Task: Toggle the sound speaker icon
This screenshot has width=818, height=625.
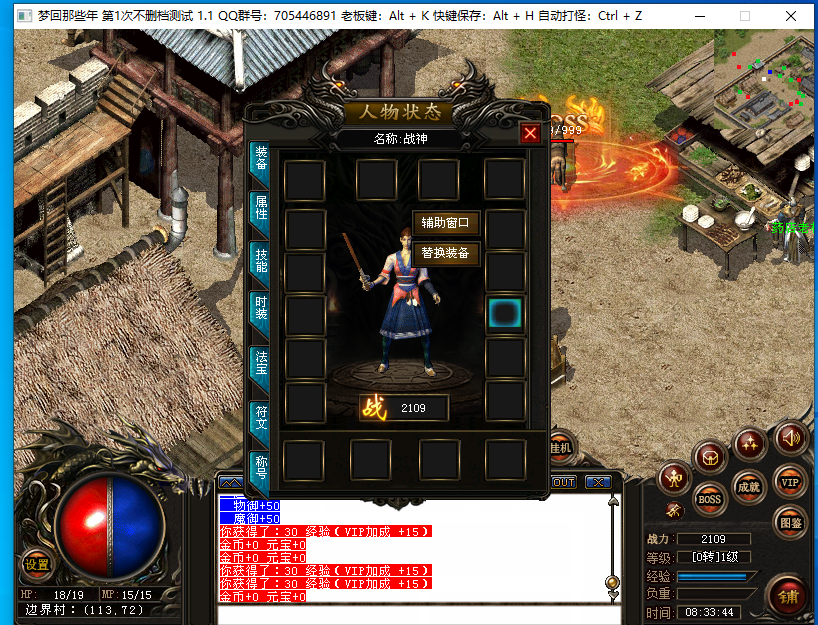Action: pos(791,437)
